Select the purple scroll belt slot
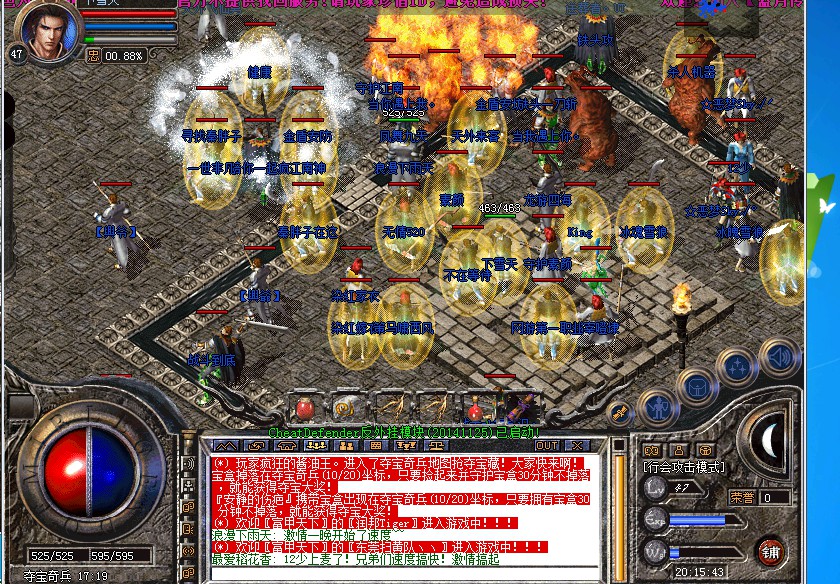This screenshot has width=840, height=584. [520, 407]
